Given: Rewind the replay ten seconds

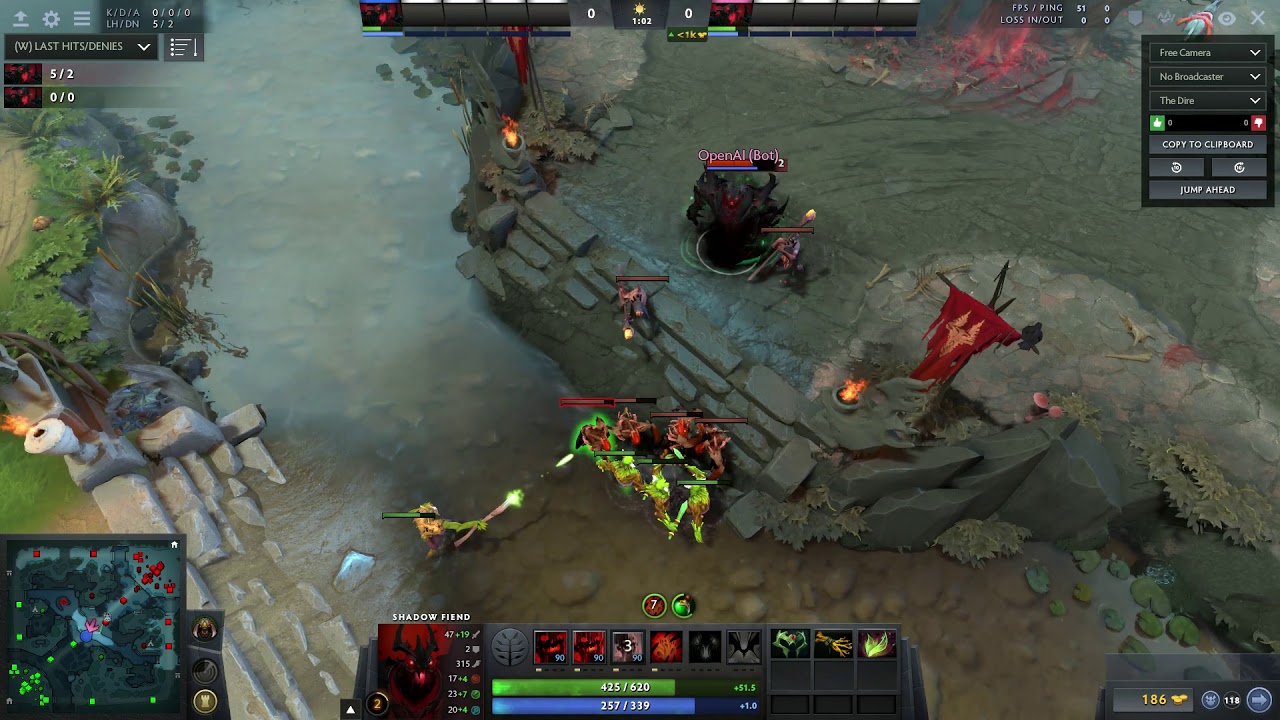Looking at the screenshot, I should click(x=1177, y=168).
